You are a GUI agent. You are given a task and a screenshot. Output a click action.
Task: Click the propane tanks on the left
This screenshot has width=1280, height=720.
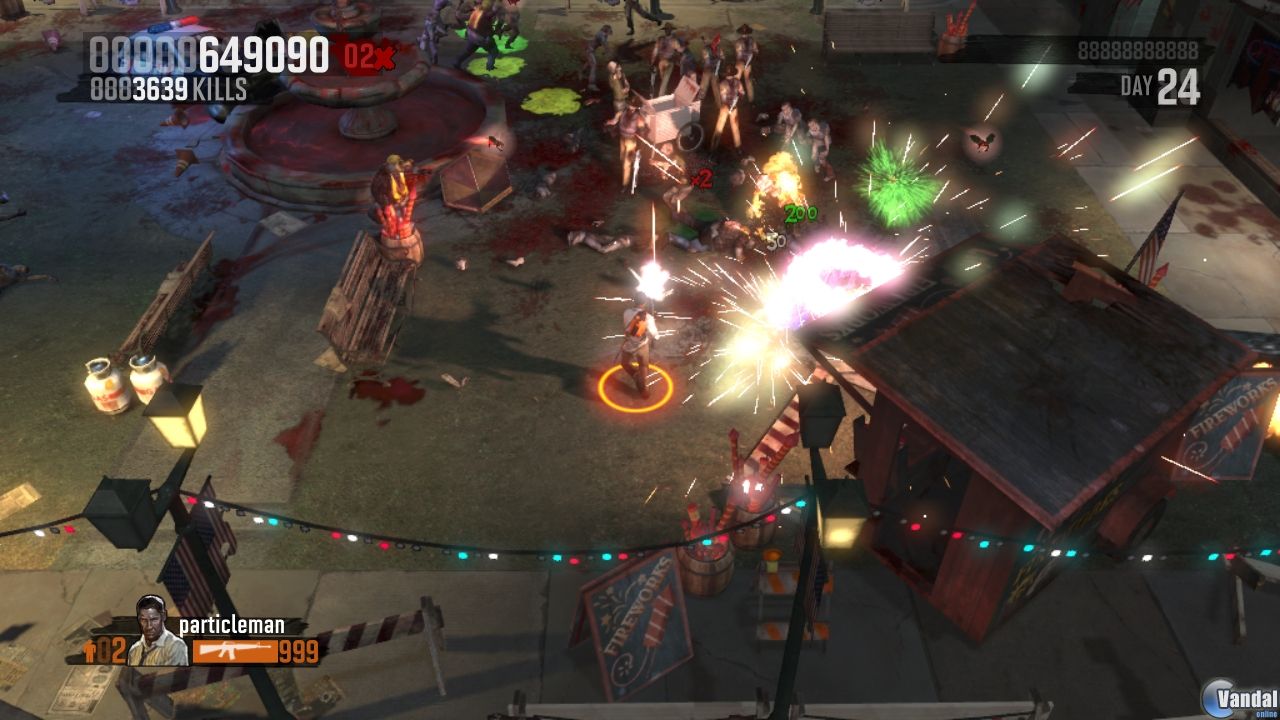tap(120, 380)
